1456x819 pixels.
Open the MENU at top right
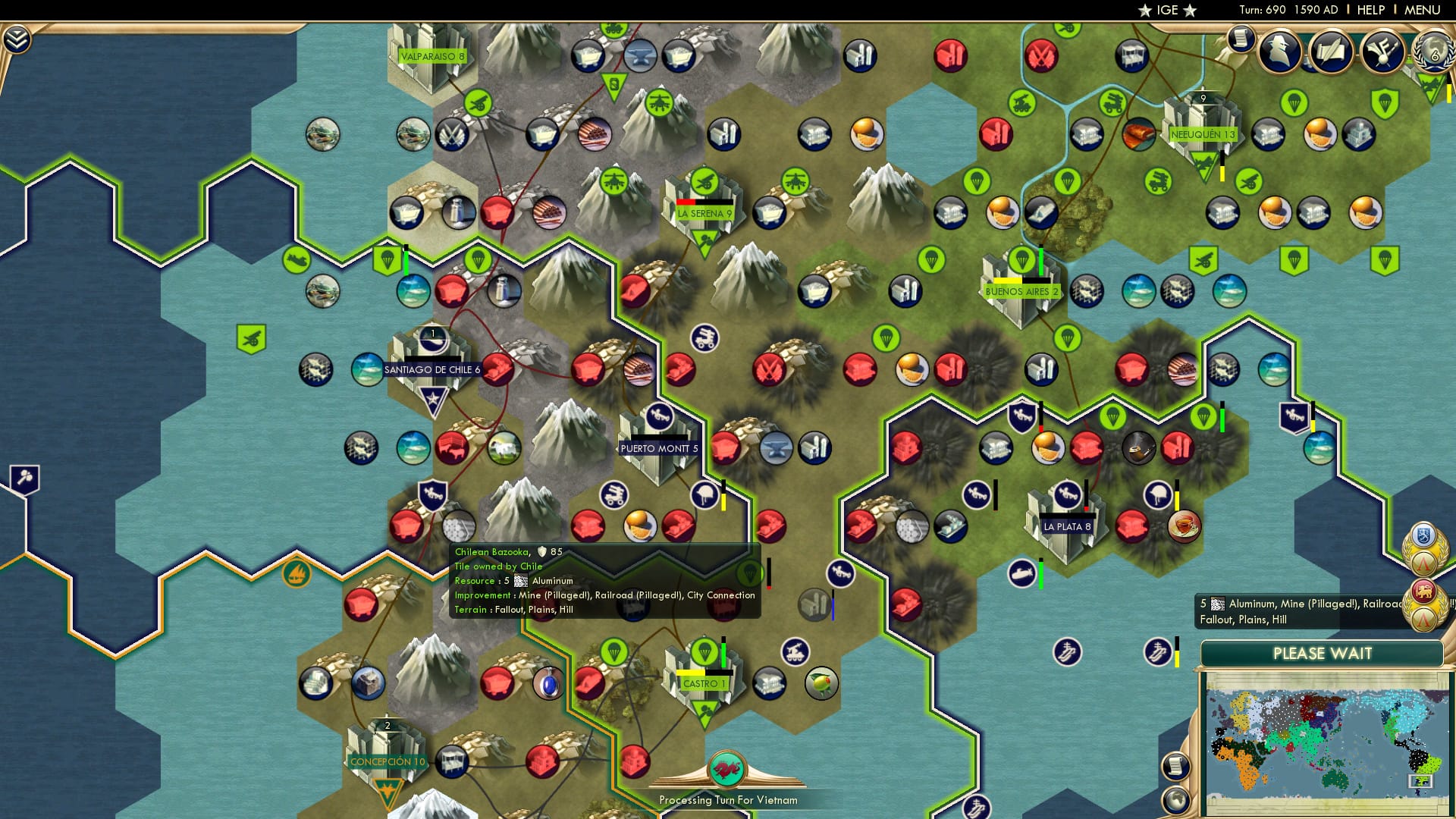tap(1425, 9)
